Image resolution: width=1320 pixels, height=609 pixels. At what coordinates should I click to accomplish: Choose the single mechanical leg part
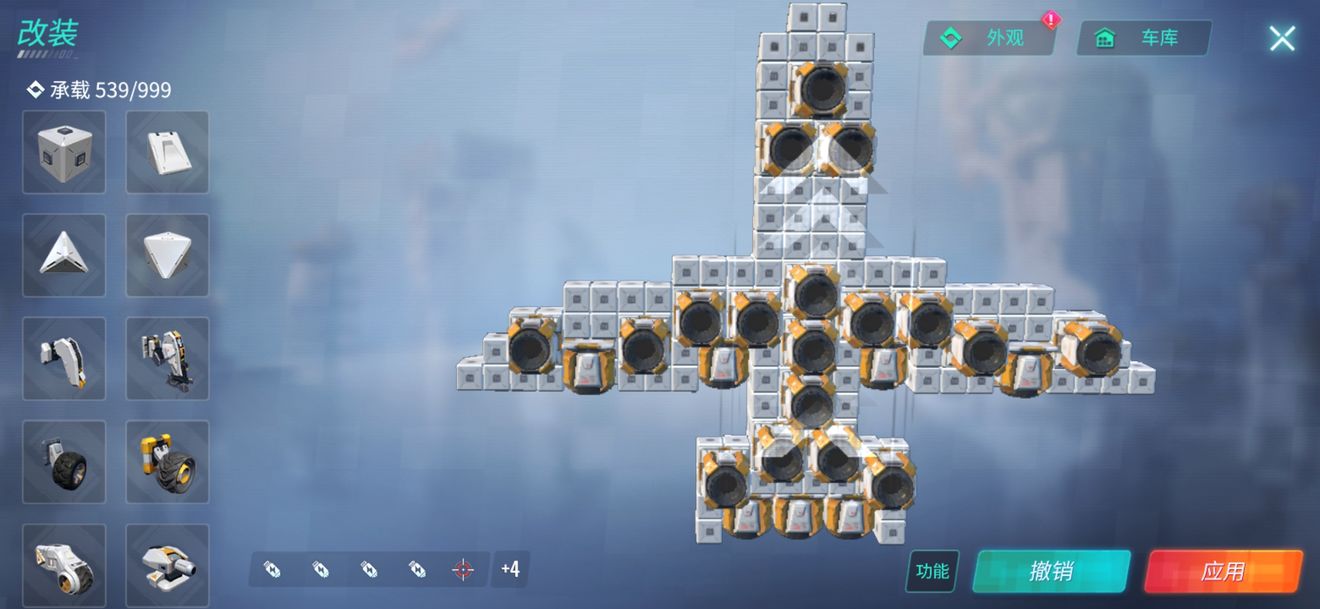(64, 358)
